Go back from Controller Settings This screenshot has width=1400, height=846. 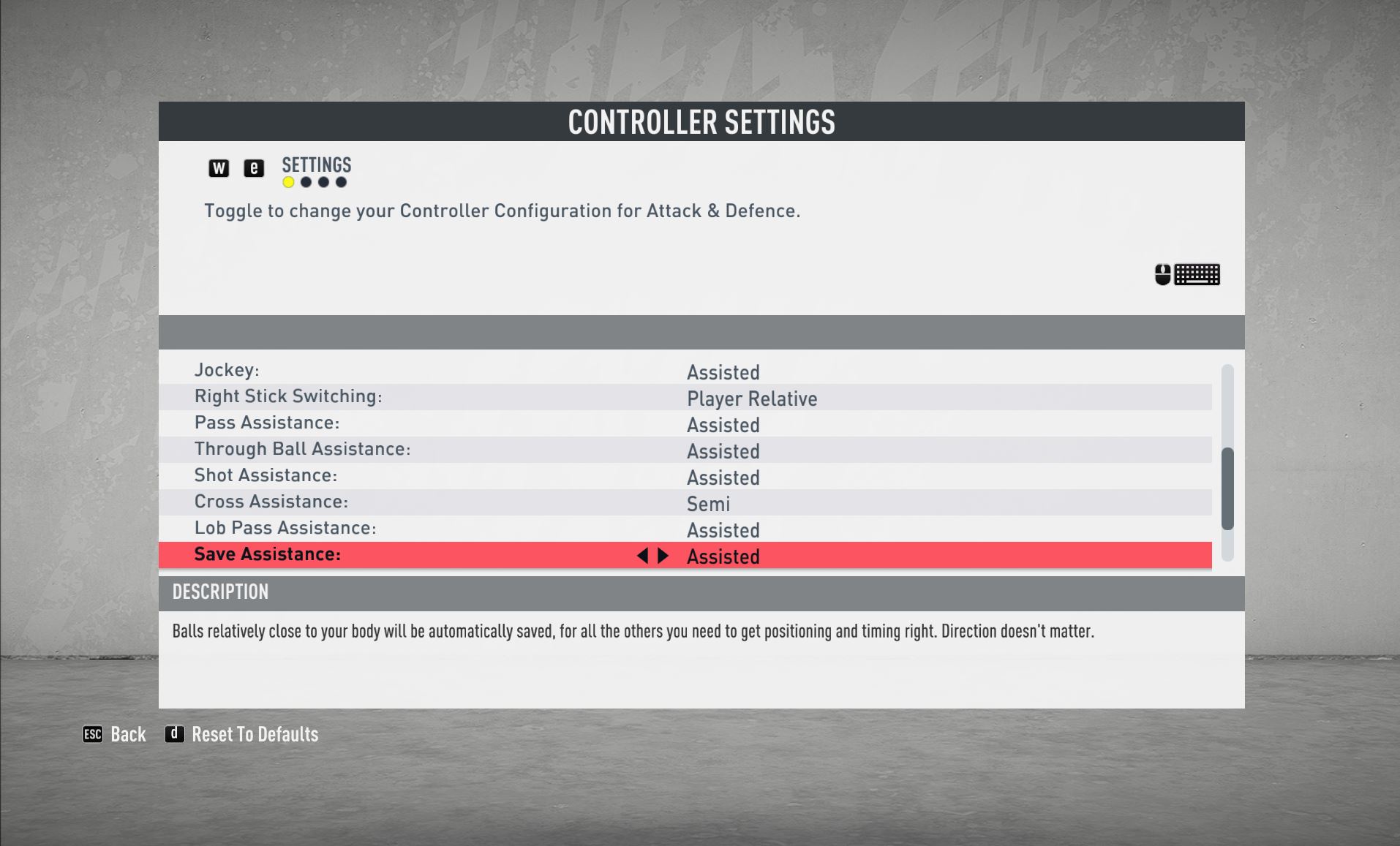tap(115, 734)
